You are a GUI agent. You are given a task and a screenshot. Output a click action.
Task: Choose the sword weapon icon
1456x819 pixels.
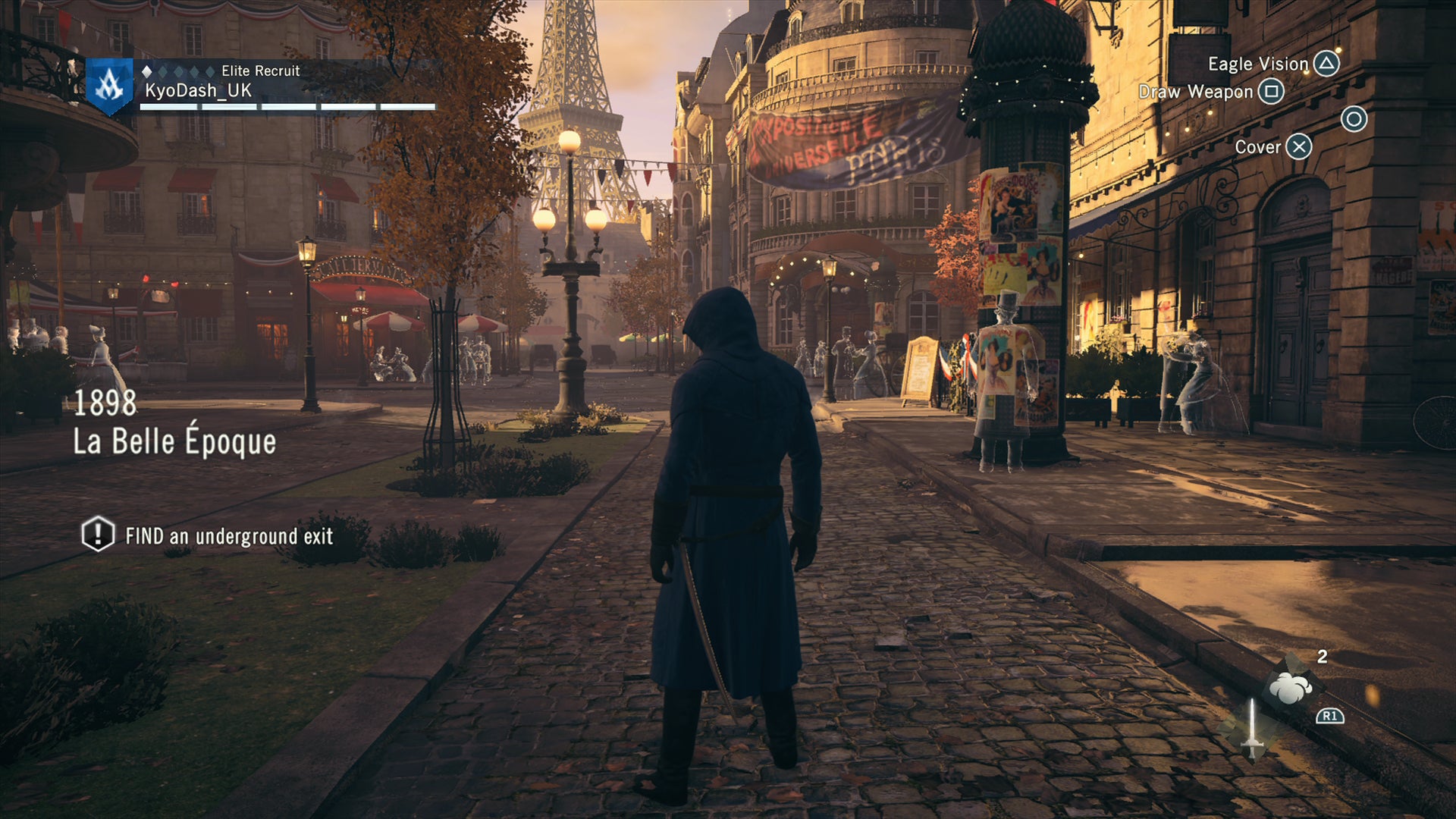coord(1251,730)
